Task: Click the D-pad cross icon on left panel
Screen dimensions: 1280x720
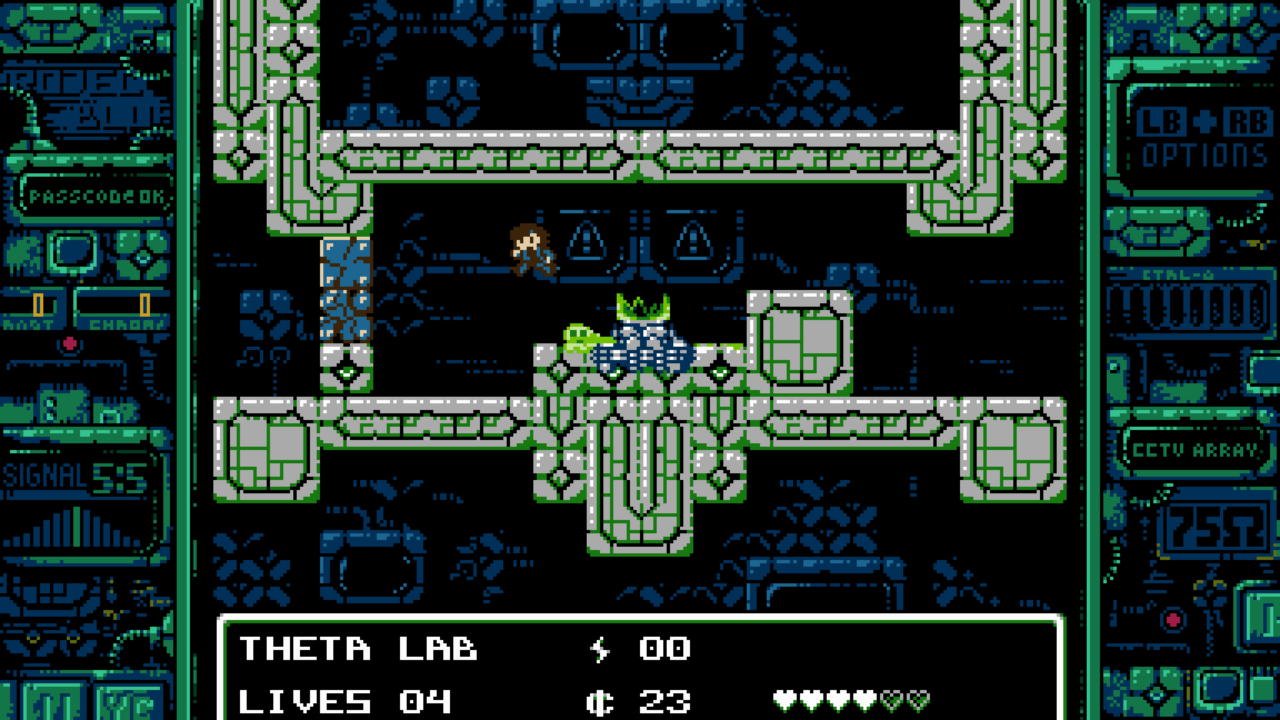Action: (x=143, y=260)
